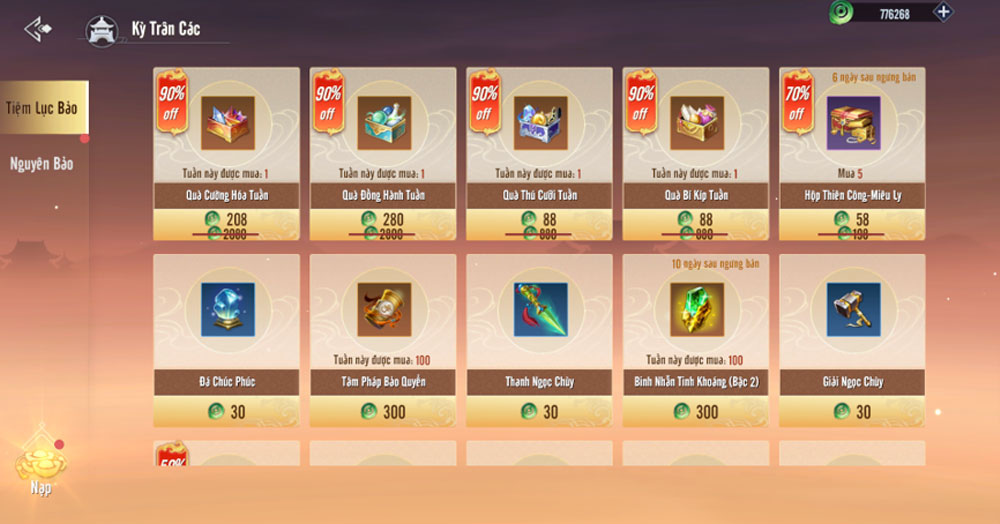Add currency with the plus button
1000x524 pixels.
942,13
